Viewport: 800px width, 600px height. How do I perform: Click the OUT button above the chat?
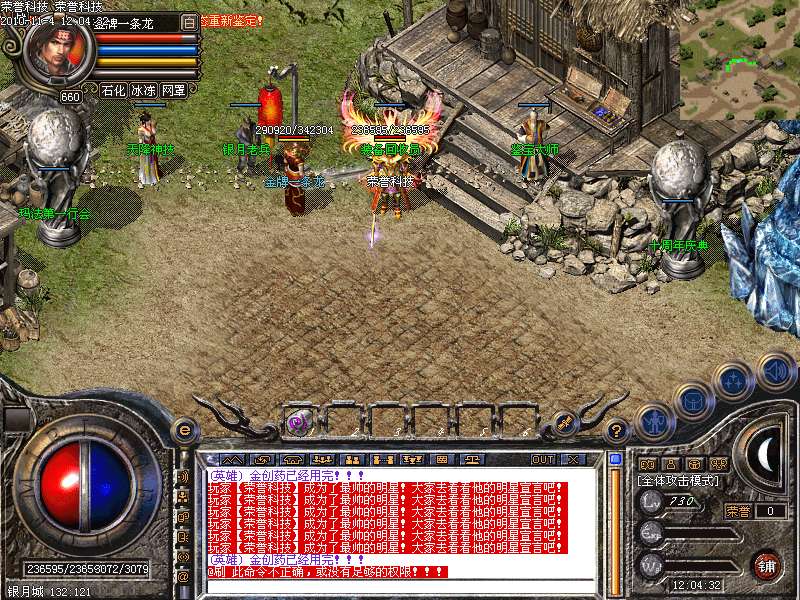[x=542, y=459]
